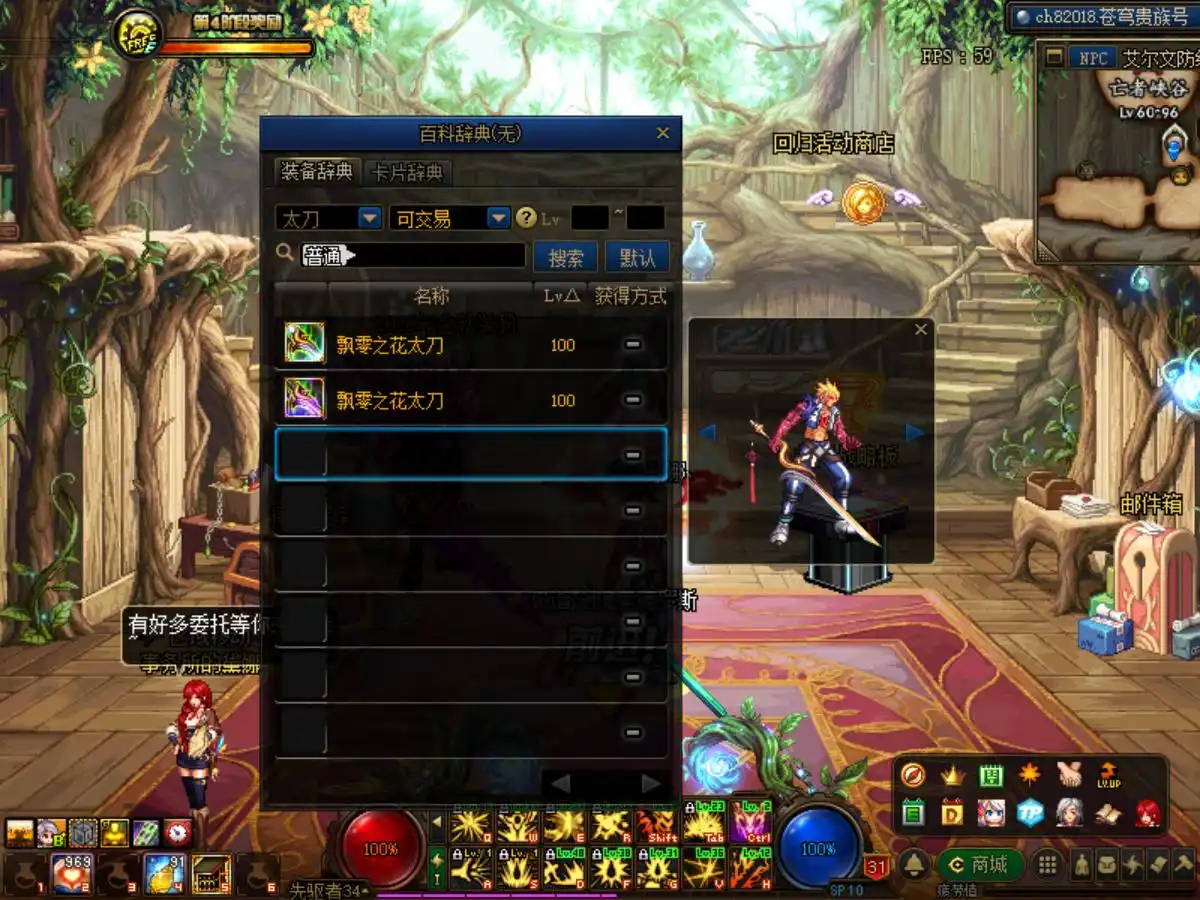The height and width of the screenshot is (900, 1200).
Task: Rotate preview with the left blue arrow
Action: click(x=707, y=432)
